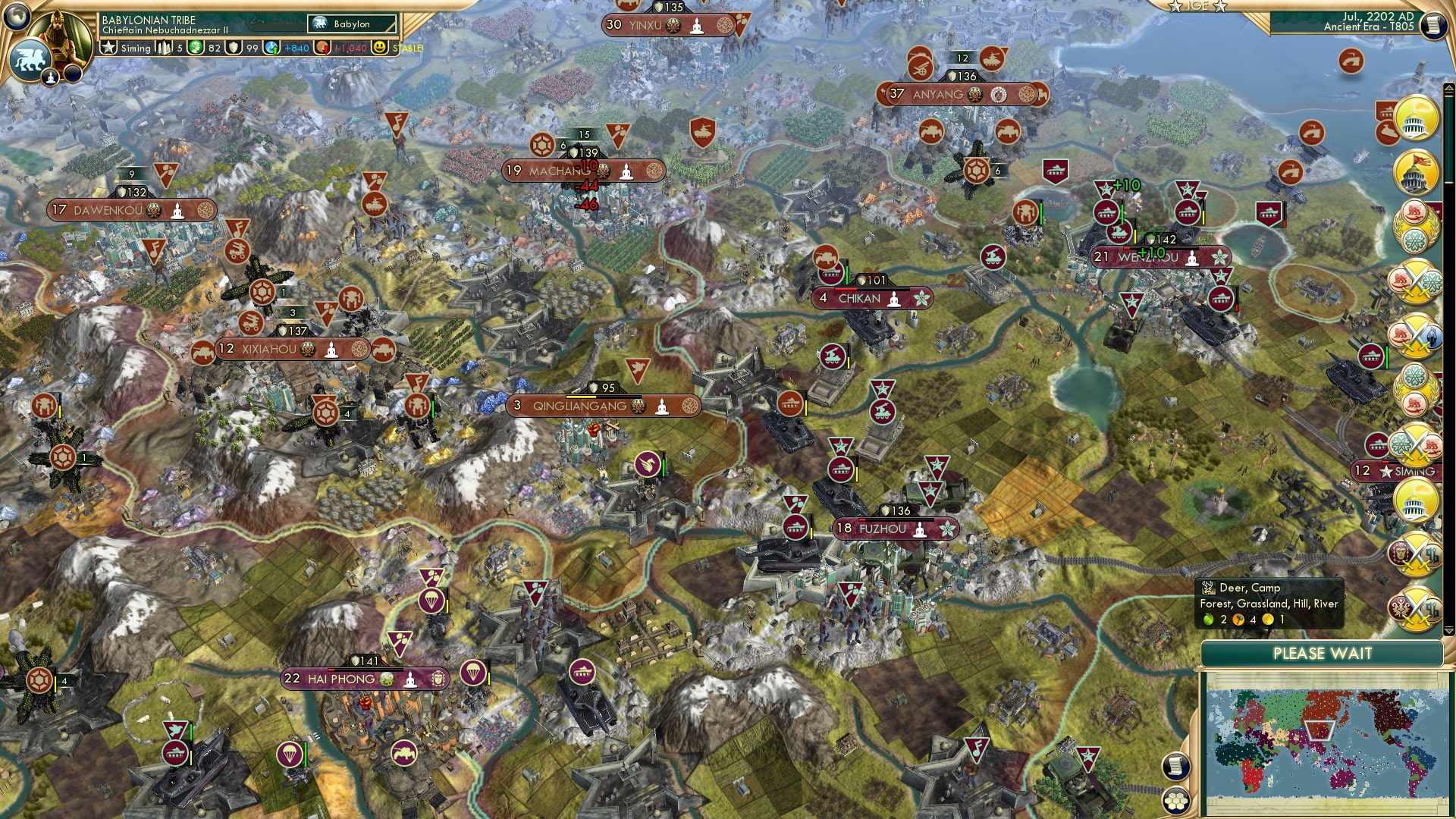Screen dimensions: 1456x819
Task: Click the culture shield icon showing 99
Action: click(x=236, y=47)
